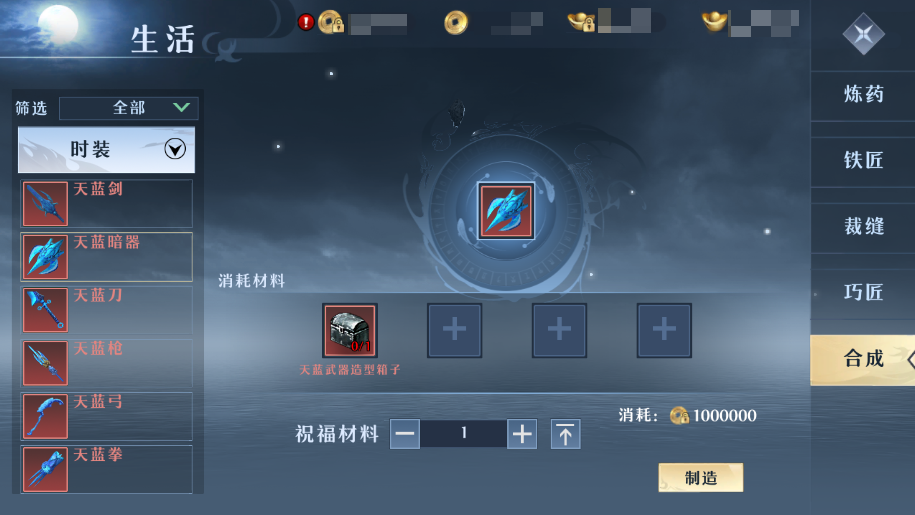Click the 天蓝武器造型箱子 material slot

click(x=350, y=330)
